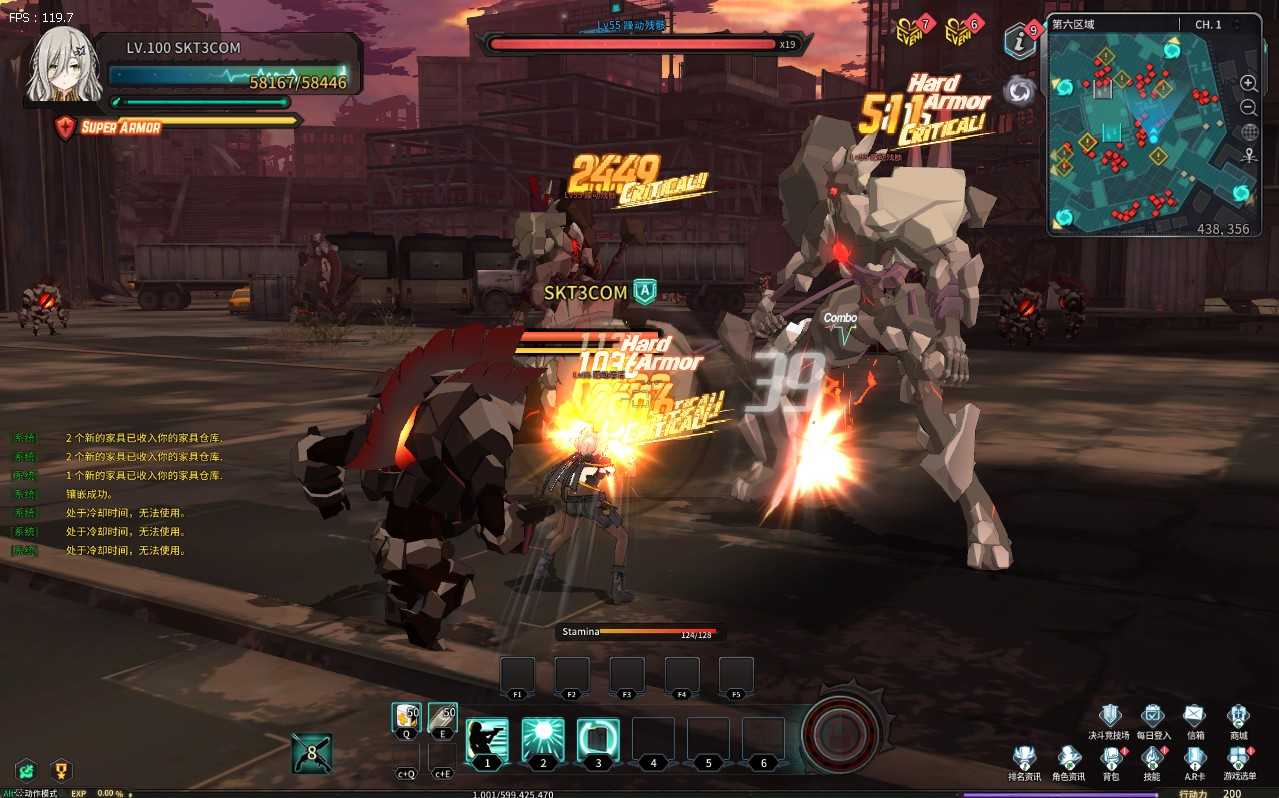Viewport: 1279px width, 798px height.
Task: Open the 每日登入 daily login rewards
Action: [1152, 716]
